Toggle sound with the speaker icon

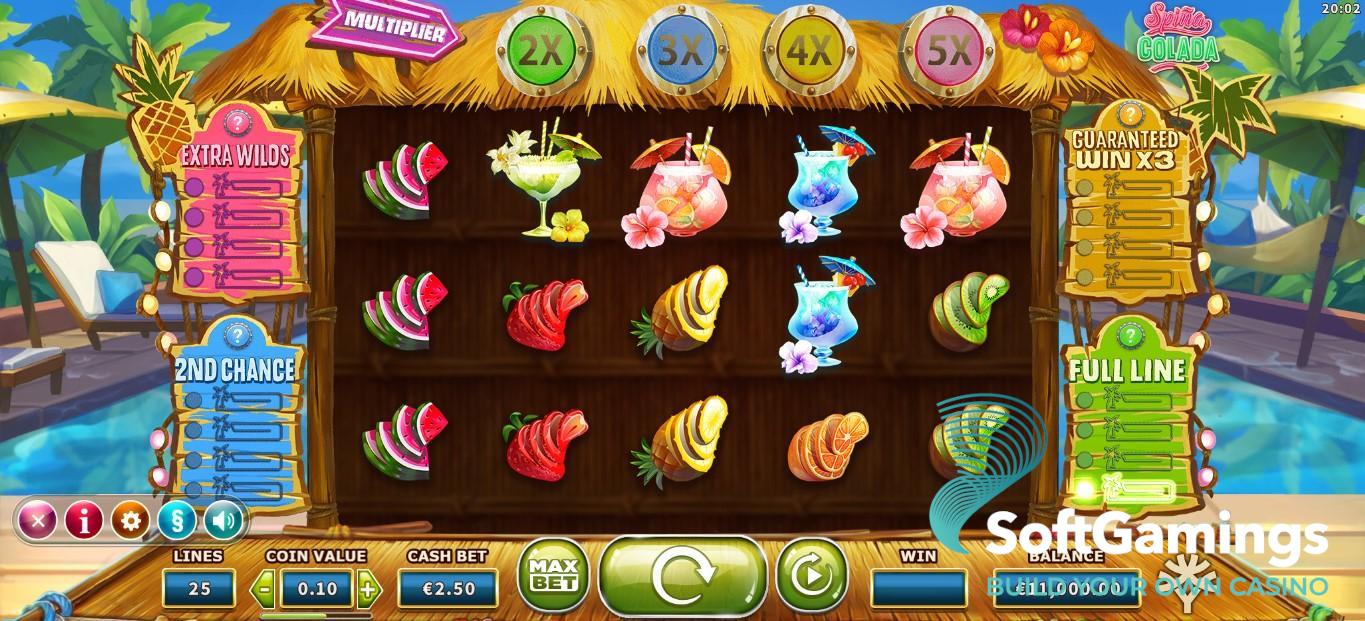pyautogui.click(x=223, y=520)
